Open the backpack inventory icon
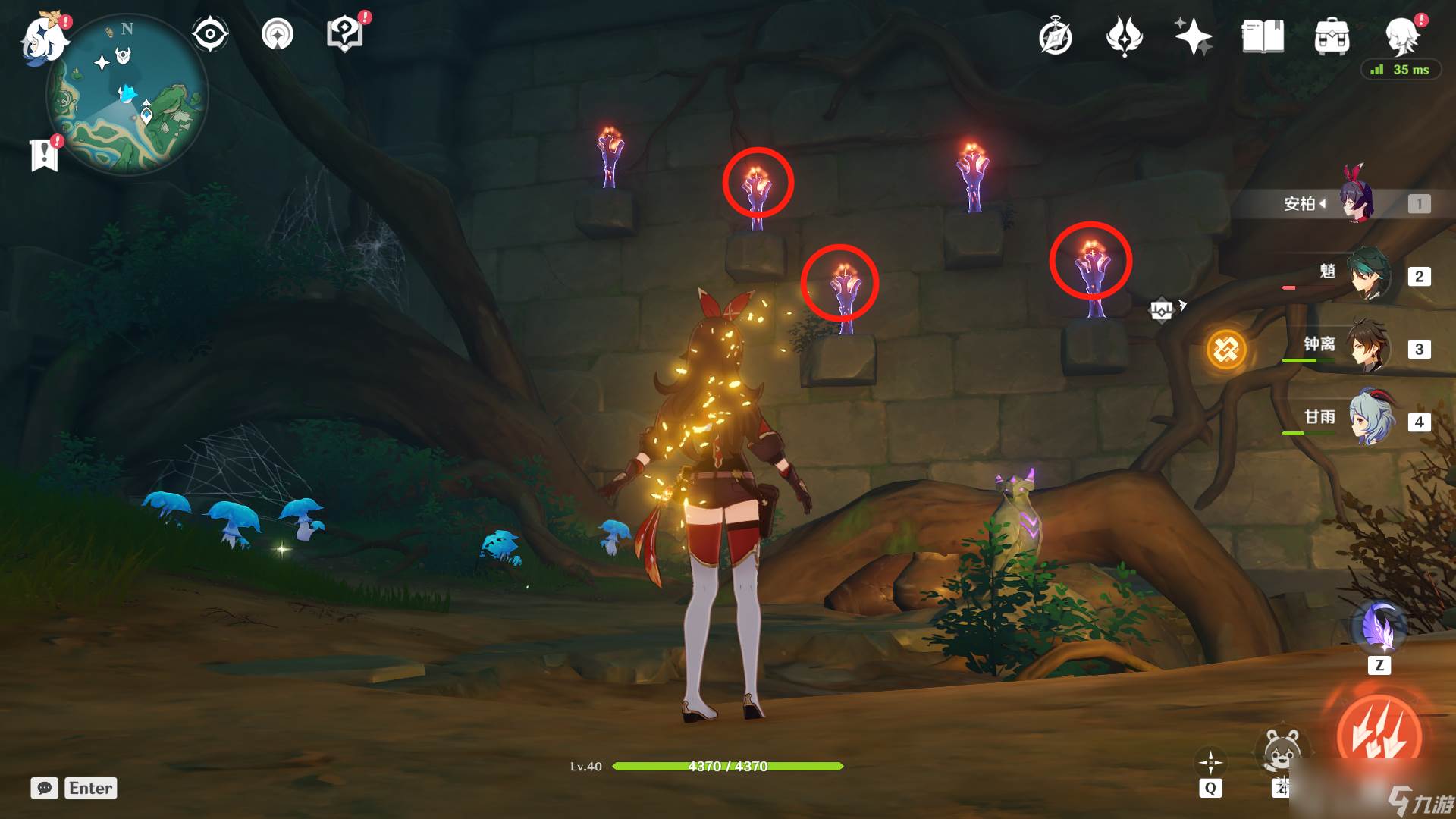Image resolution: width=1456 pixels, height=819 pixels. click(1332, 36)
